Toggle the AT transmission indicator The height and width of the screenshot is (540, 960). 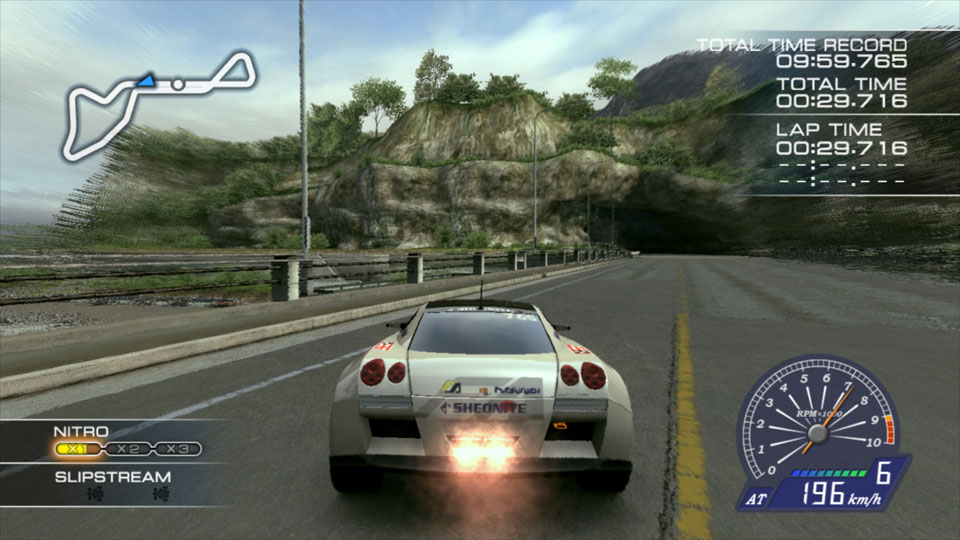(754, 495)
